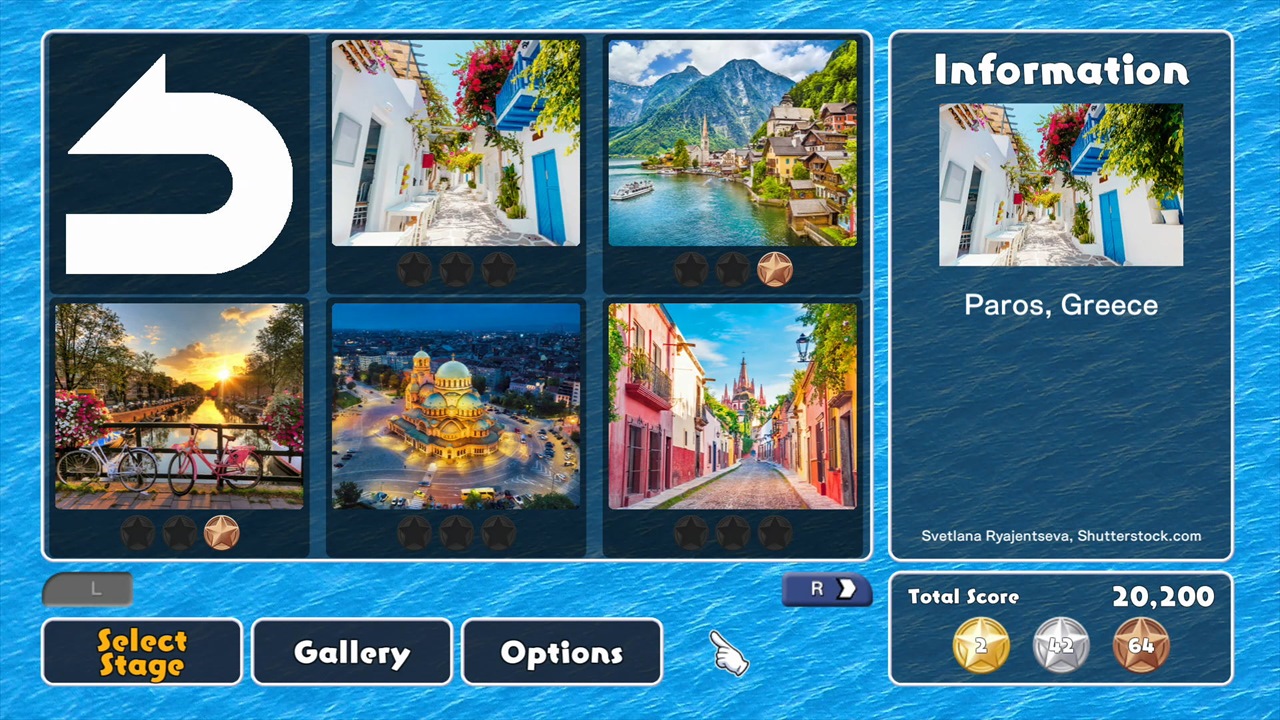Click the Paros, Greece label
This screenshot has width=1280, height=720.
point(1060,305)
